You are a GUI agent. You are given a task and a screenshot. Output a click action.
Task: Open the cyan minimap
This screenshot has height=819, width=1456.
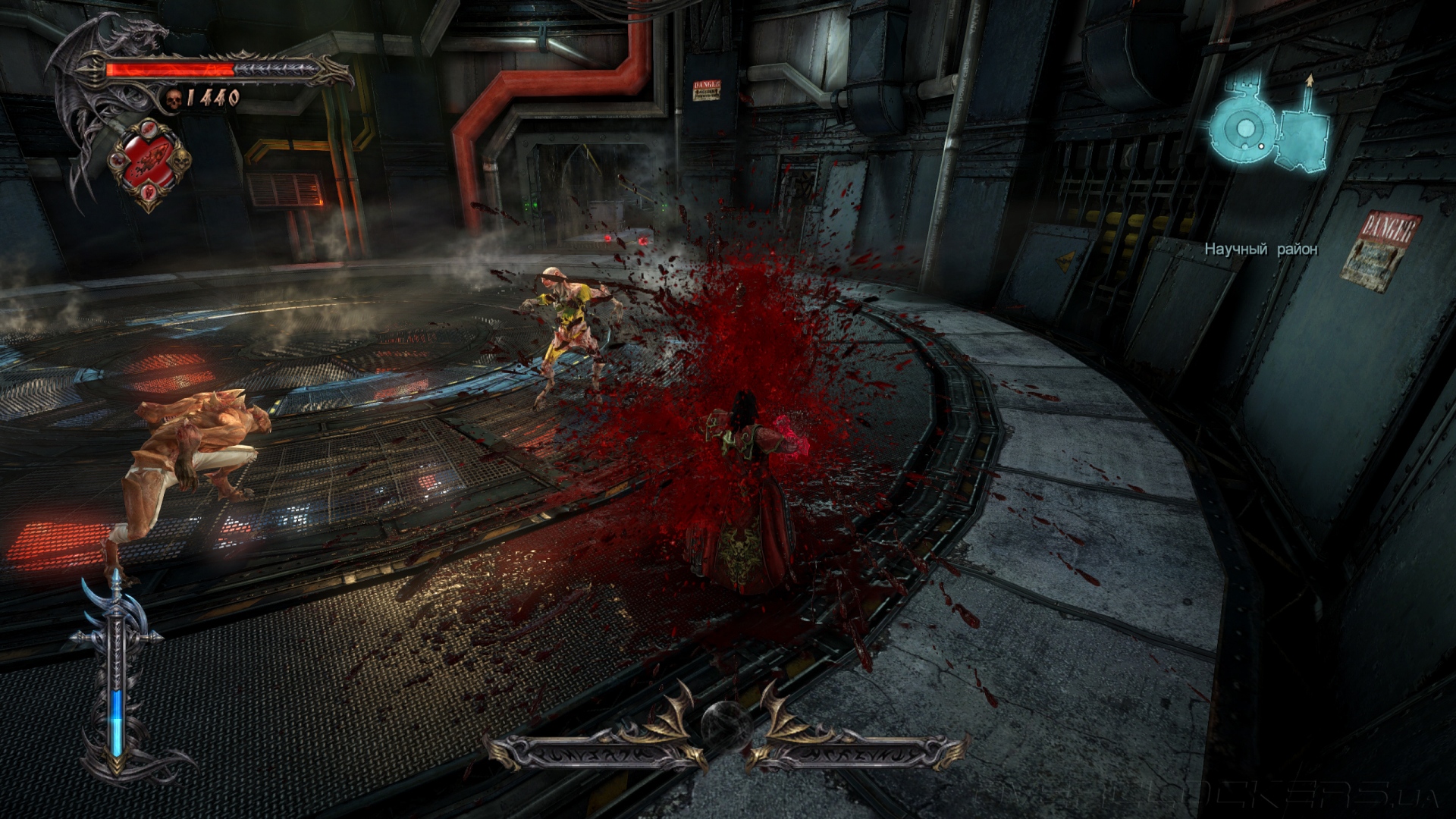click(1269, 129)
